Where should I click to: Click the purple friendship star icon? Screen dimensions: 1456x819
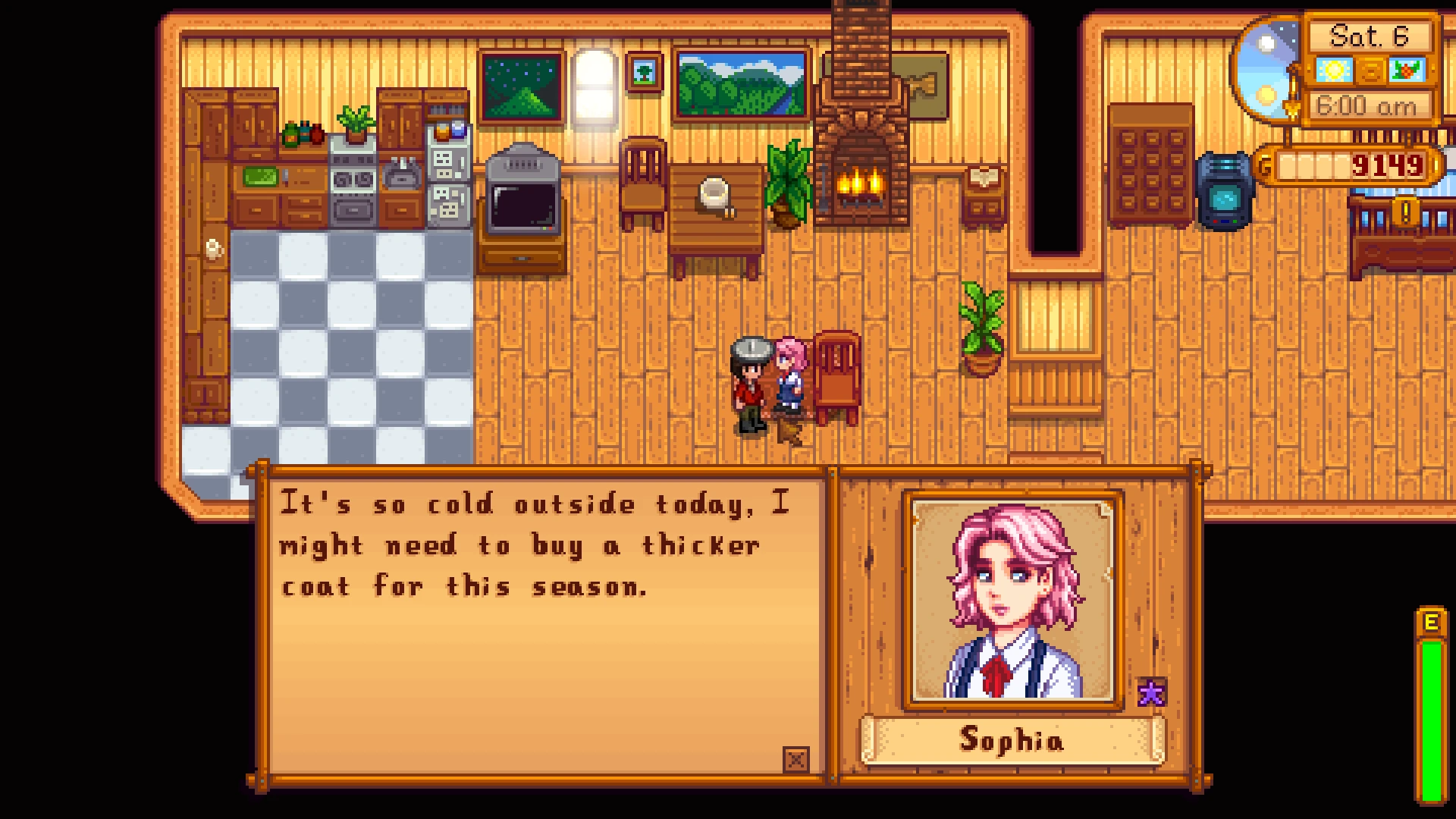tap(1151, 692)
